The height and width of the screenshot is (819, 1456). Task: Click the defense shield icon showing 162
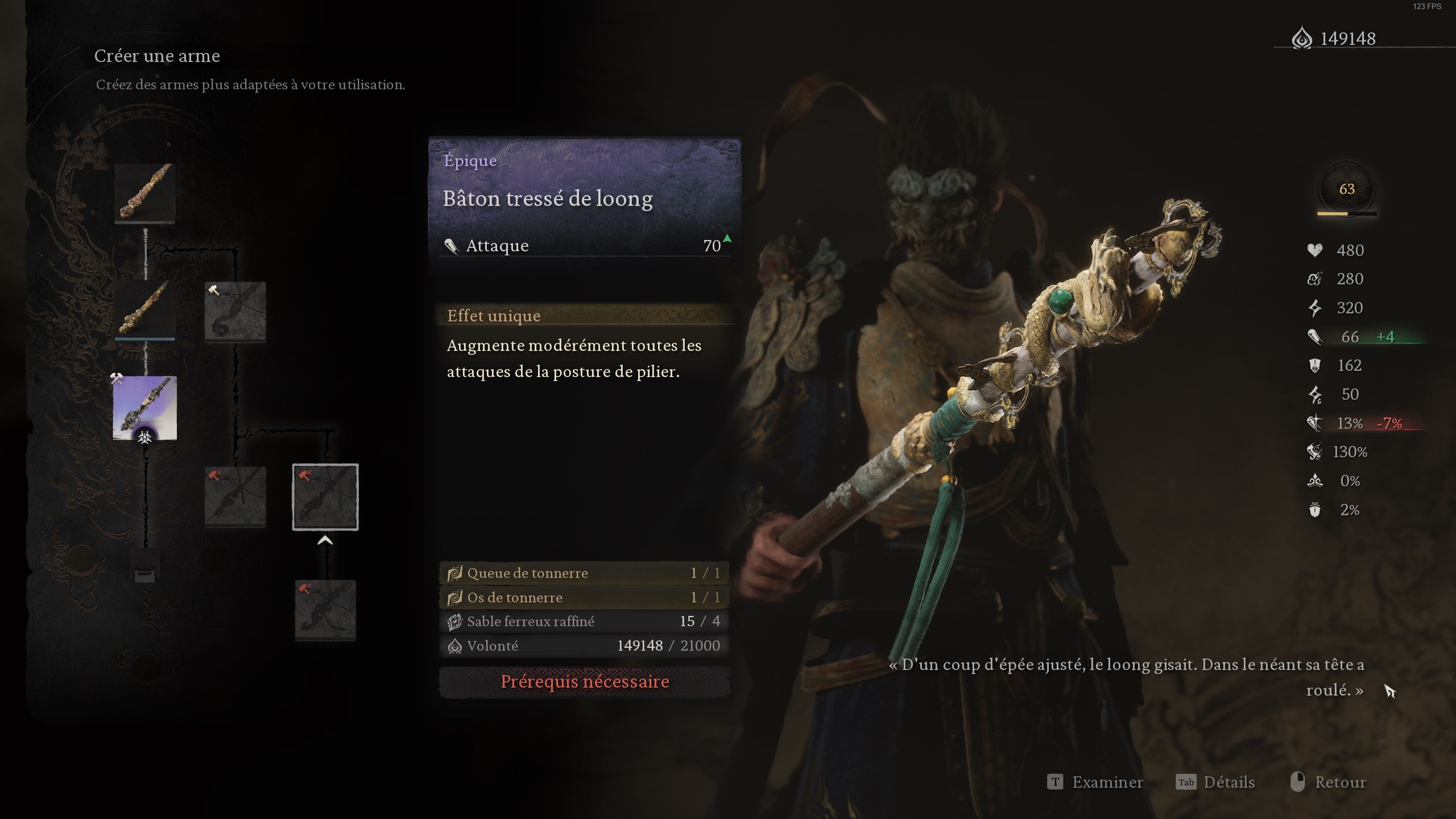coord(1316,365)
